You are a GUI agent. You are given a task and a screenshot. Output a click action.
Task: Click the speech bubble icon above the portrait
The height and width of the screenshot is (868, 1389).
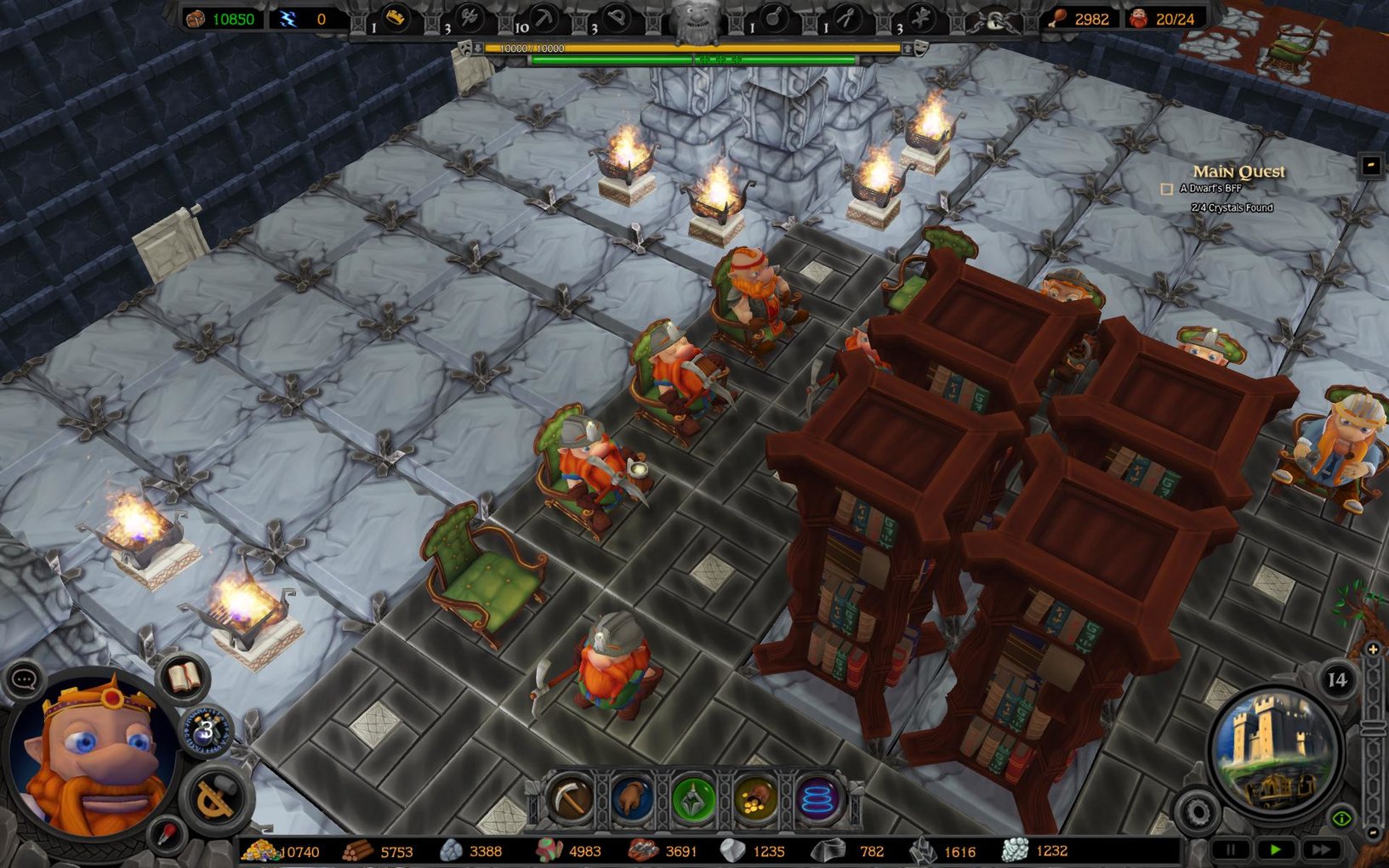point(24,678)
